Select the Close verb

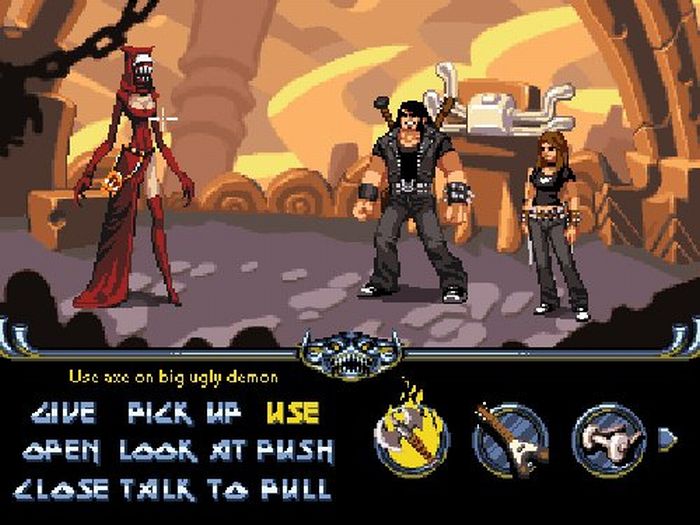pos(62,489)
